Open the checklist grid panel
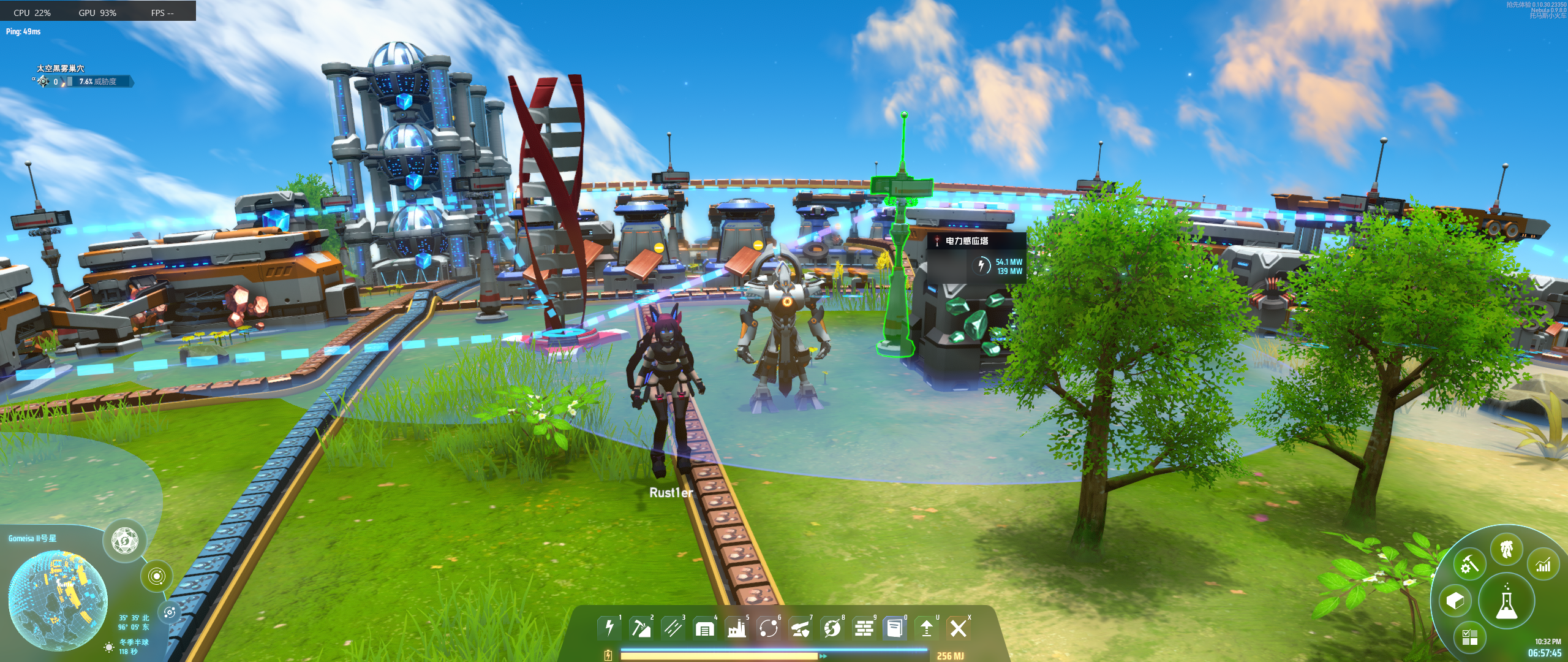This screenshot has height=662, width=1568. (1469, 637)
